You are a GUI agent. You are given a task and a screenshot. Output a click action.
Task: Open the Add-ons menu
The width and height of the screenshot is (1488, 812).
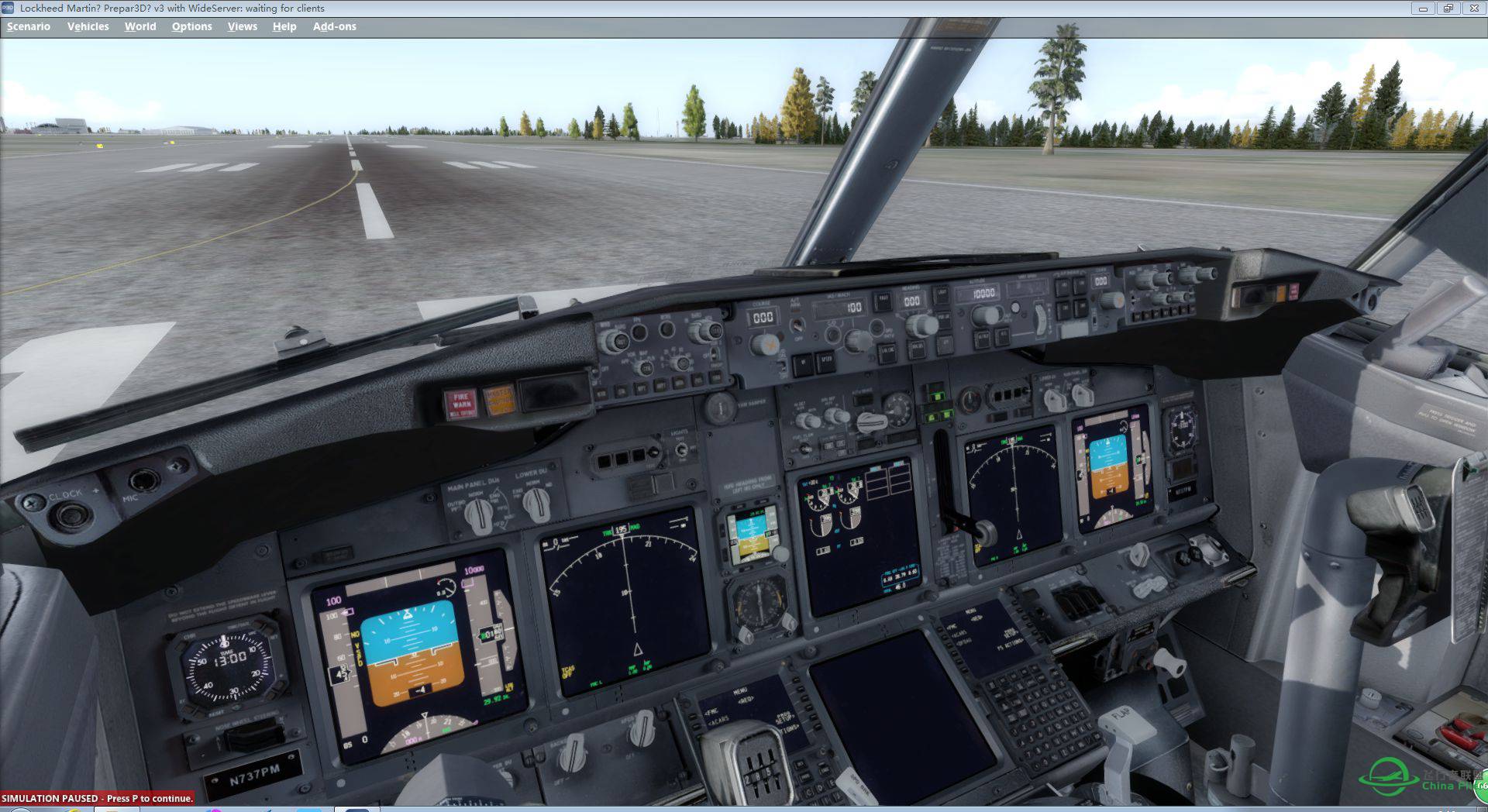tap(334, 26)
